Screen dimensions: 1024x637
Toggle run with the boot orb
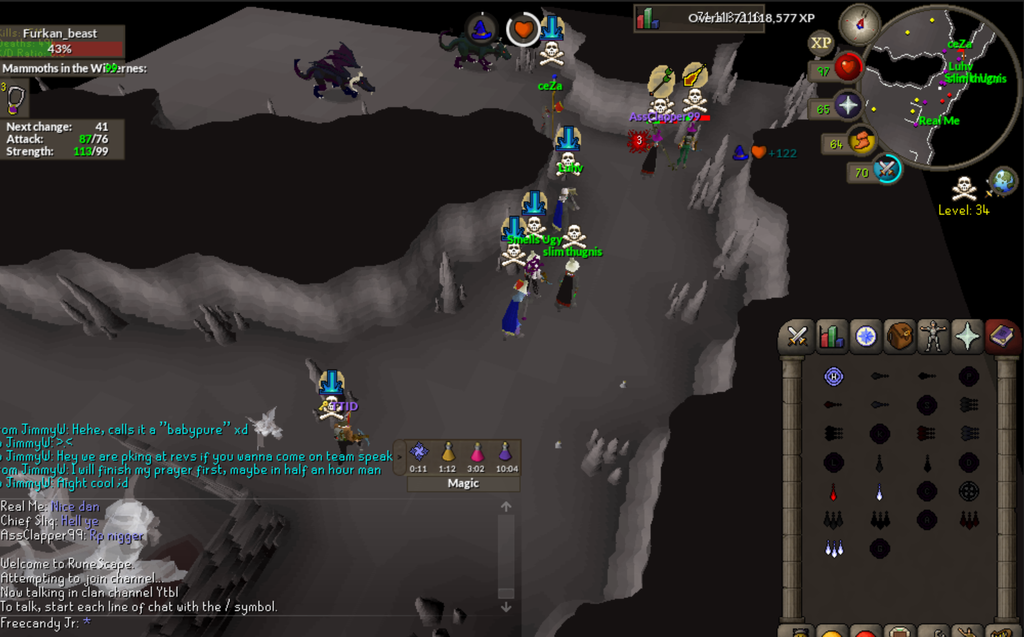tap(862, 142)
